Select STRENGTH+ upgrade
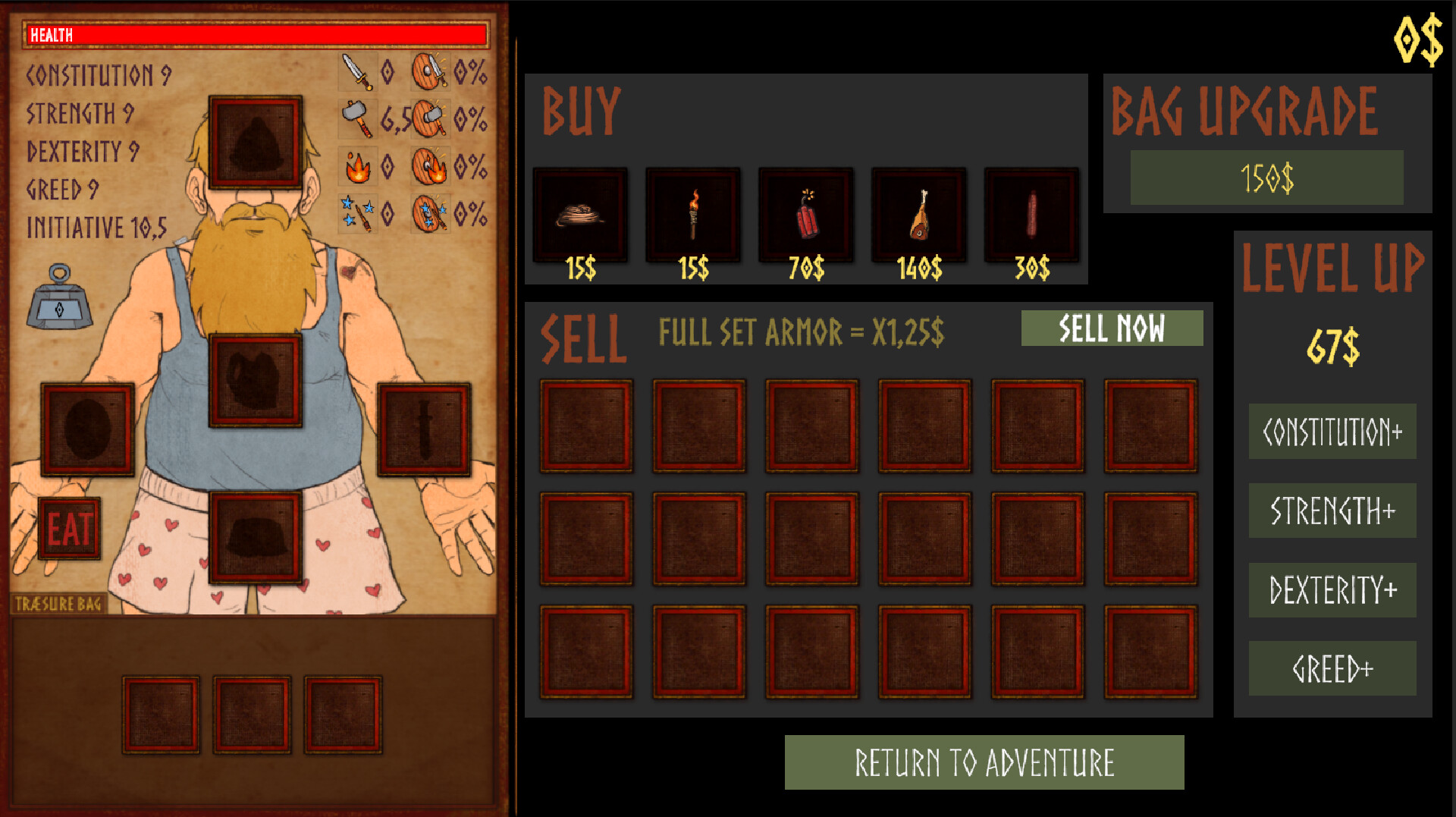This screenshot has height=817, width=1456. (x=1332, y=511)
